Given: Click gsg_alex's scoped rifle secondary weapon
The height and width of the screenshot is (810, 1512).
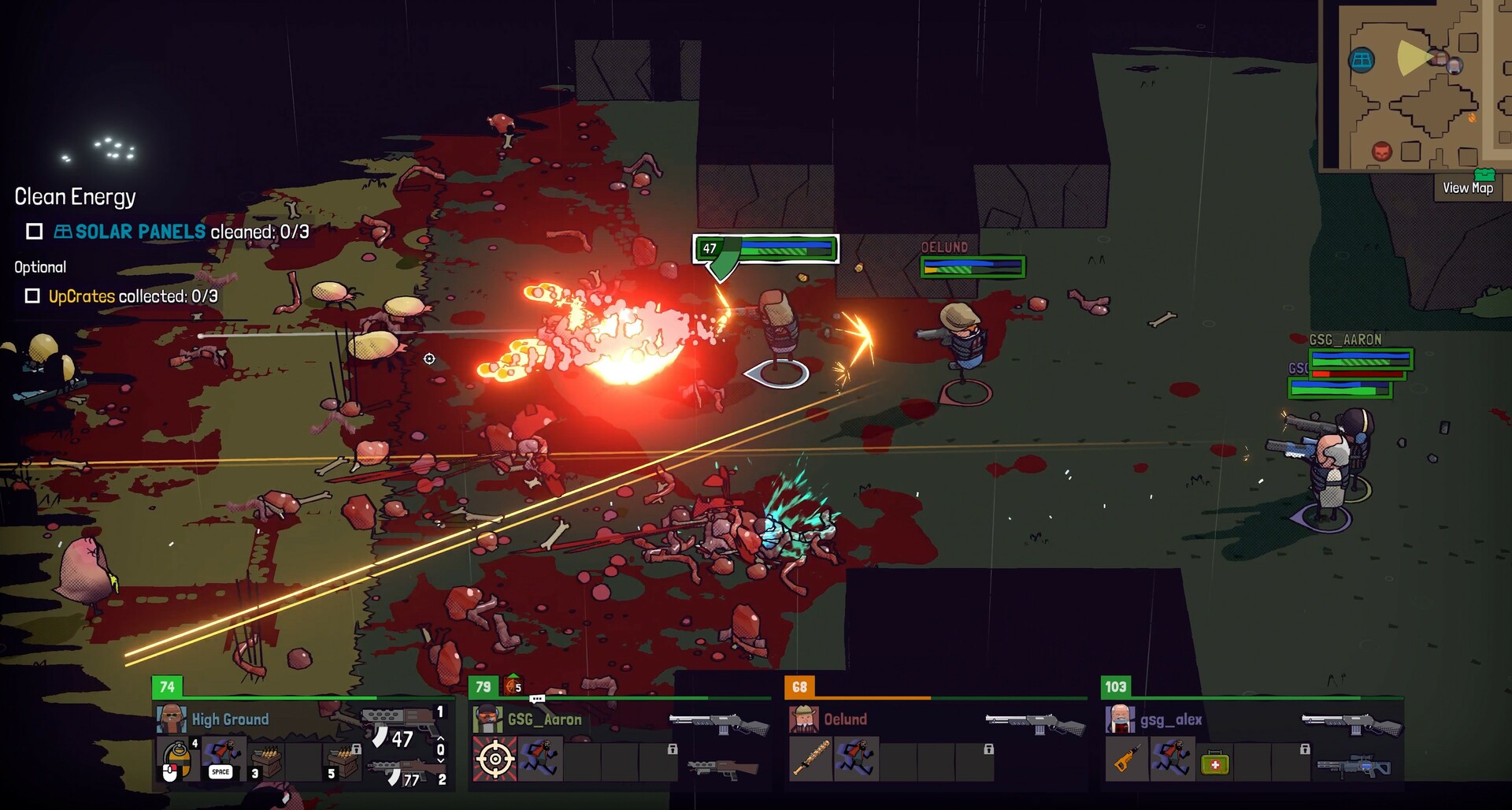Looking at the screenshot, I should [x=1353, y=766].
